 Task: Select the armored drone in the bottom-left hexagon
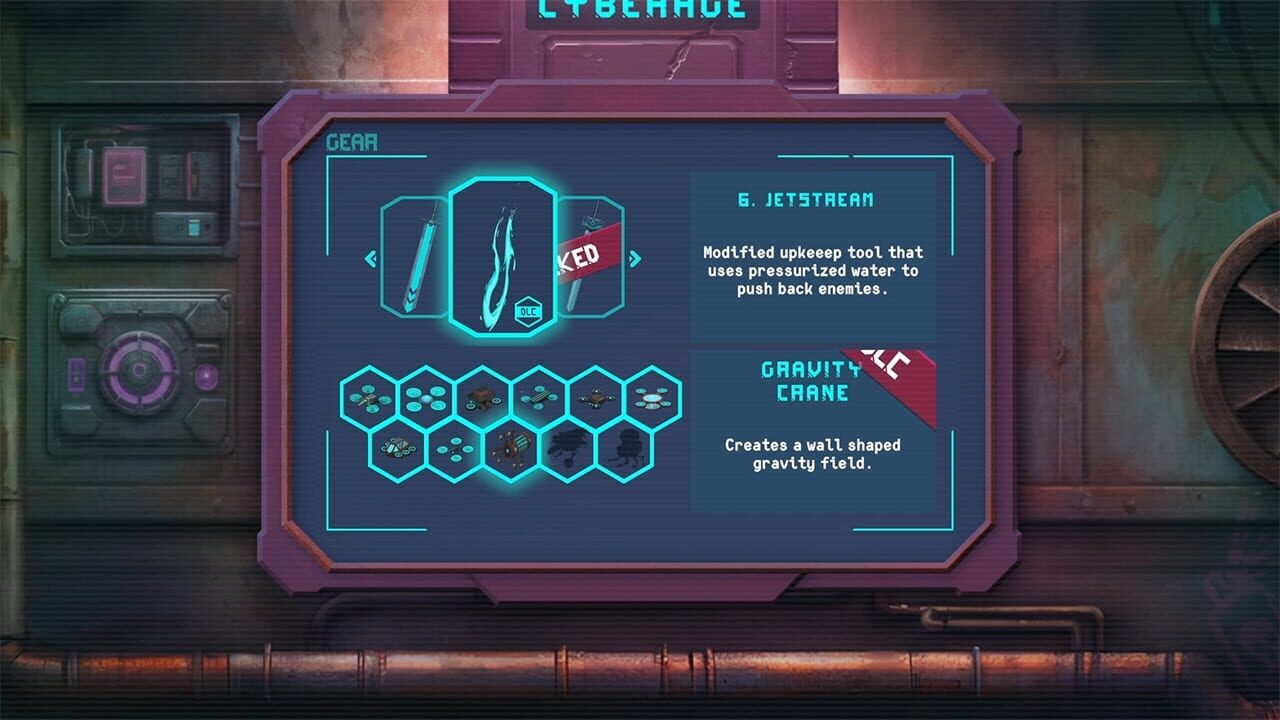coord(396,447)
